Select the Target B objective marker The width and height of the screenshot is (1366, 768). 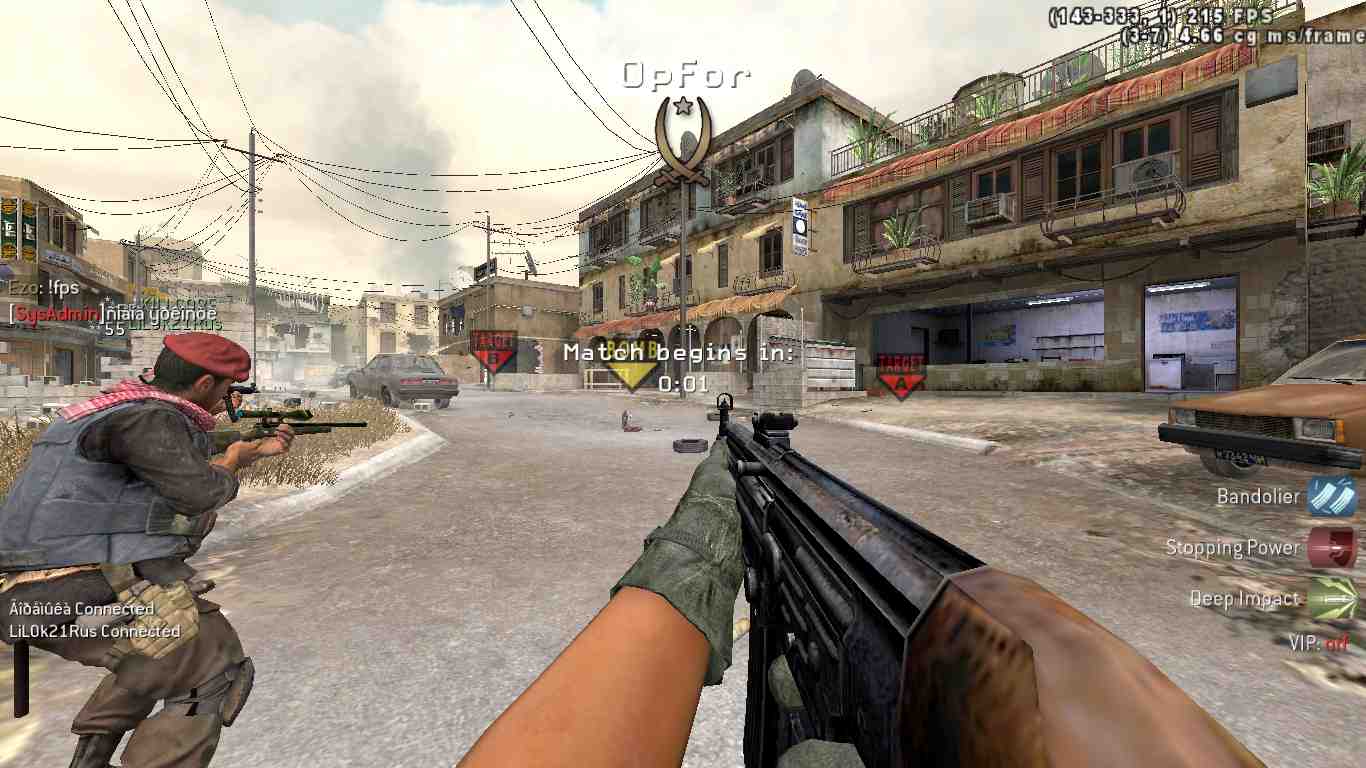493,351
